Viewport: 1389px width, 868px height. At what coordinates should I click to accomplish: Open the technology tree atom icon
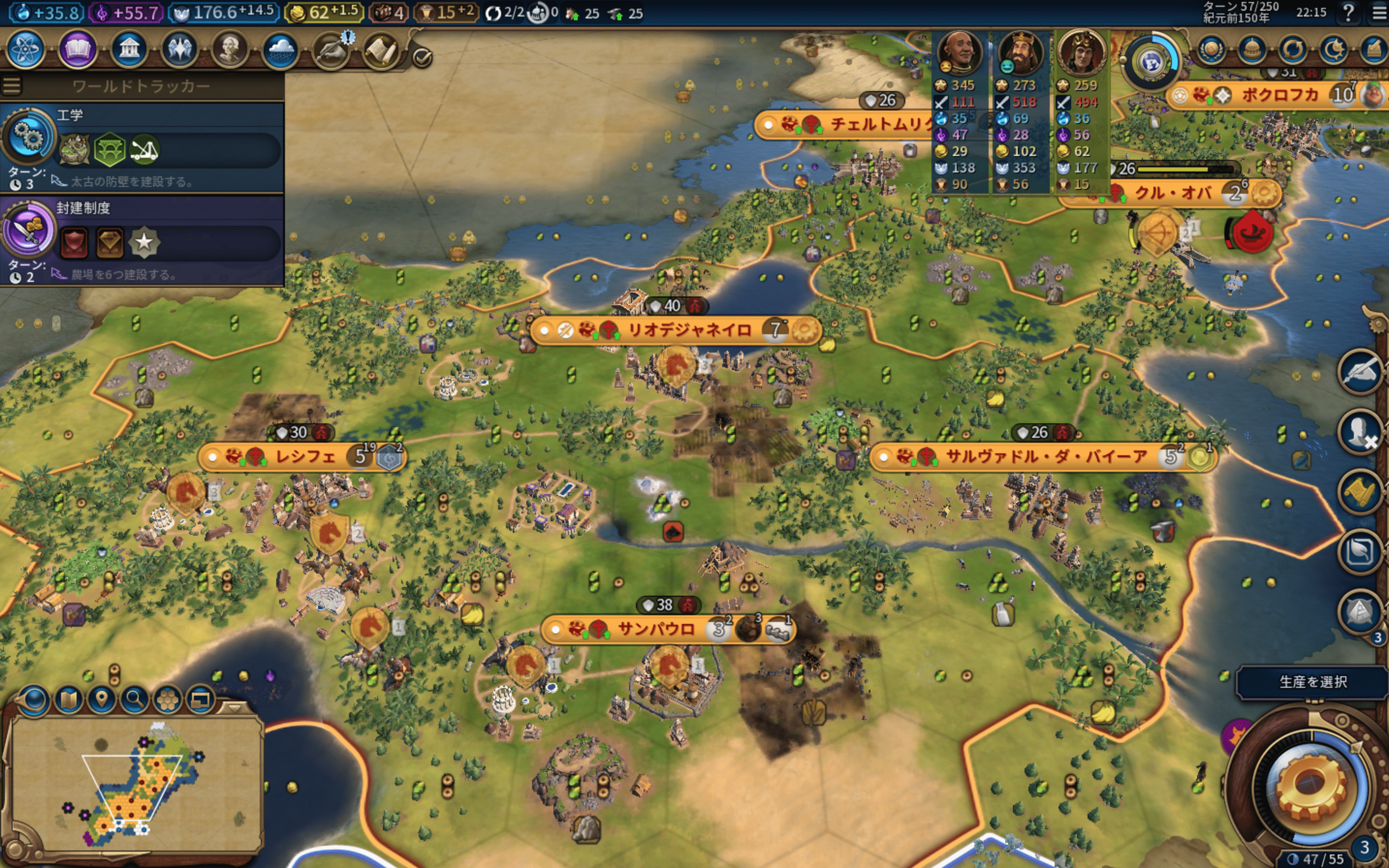25,49
